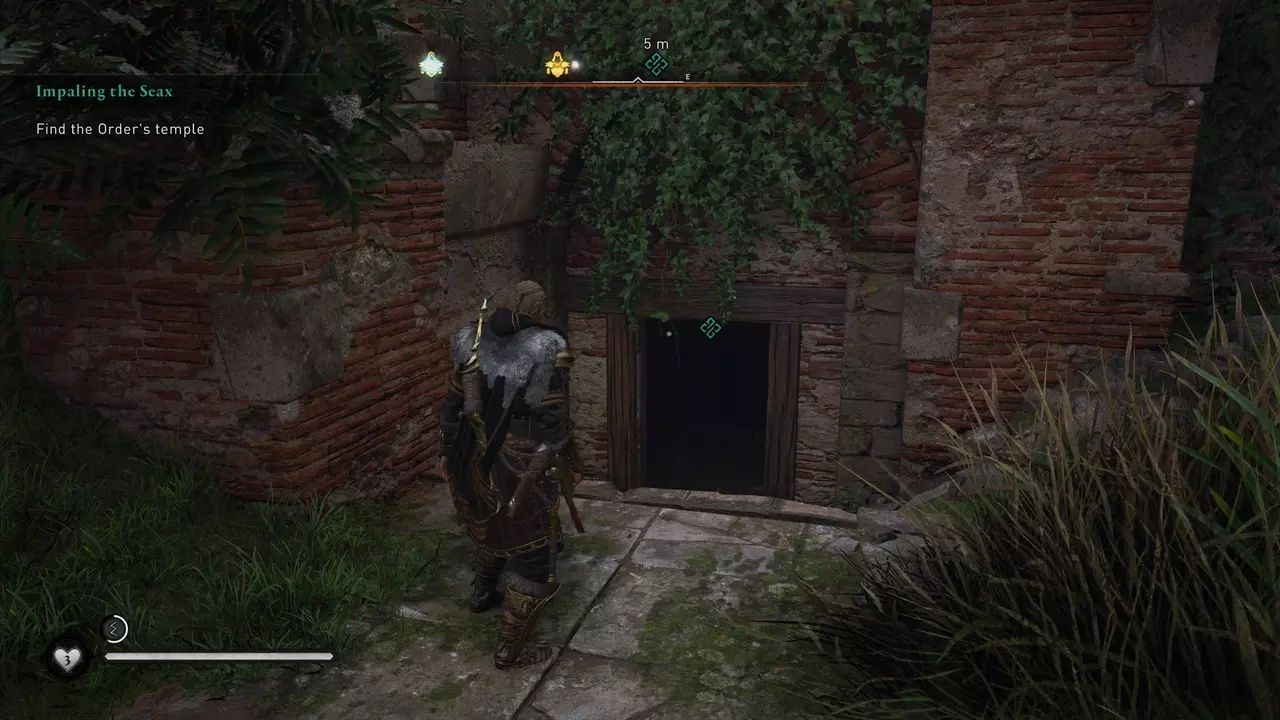
Task: Click the objective text Find the Order's temple
Action: tap(119, 128)
